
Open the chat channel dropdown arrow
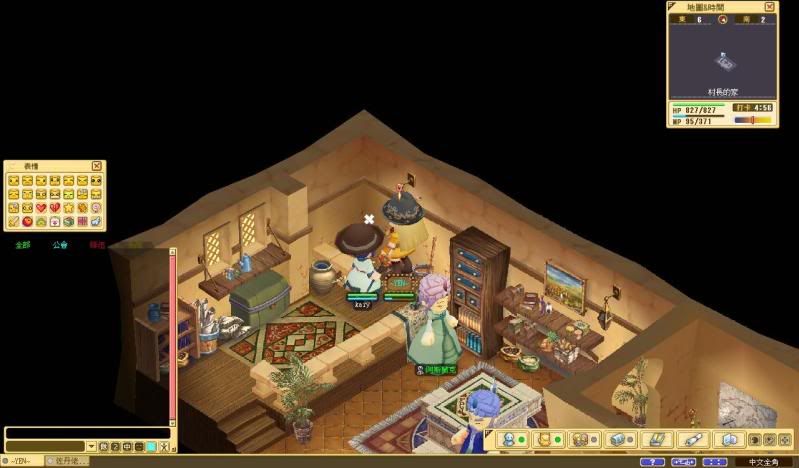pos(91,446)
